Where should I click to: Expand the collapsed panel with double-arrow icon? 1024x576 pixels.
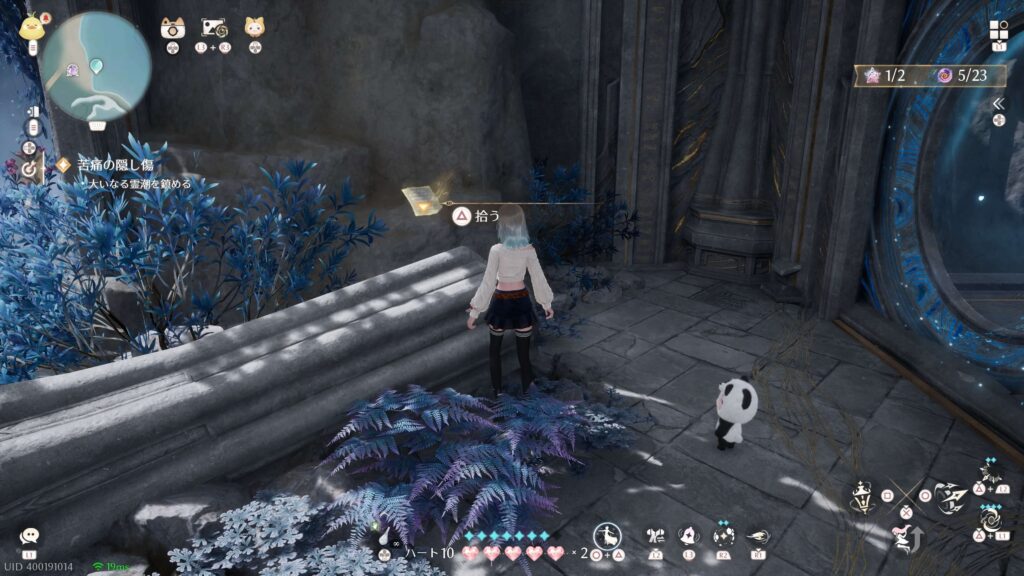(998, 104)
